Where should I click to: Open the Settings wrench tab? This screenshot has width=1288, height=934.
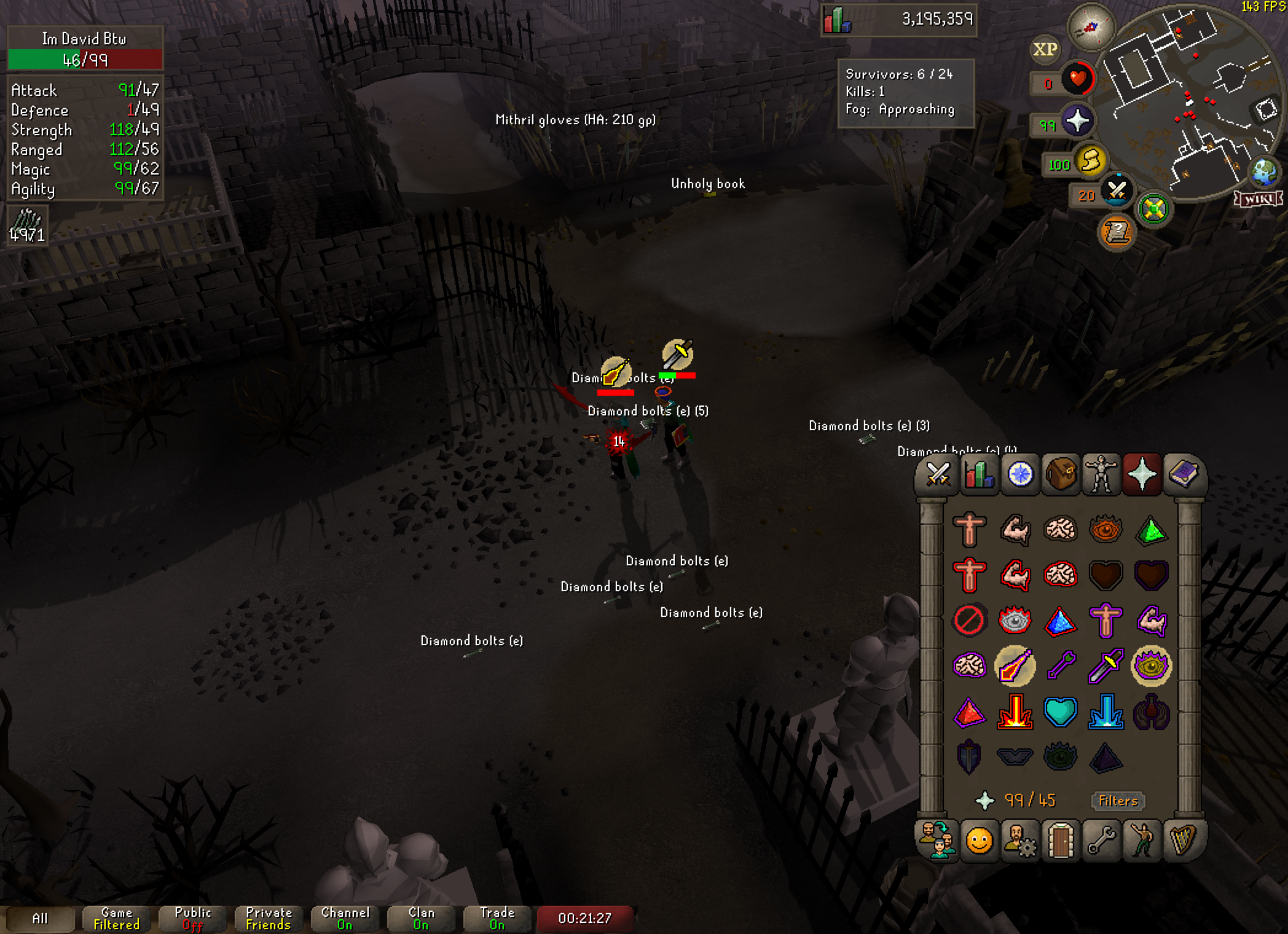(1101, 840)
